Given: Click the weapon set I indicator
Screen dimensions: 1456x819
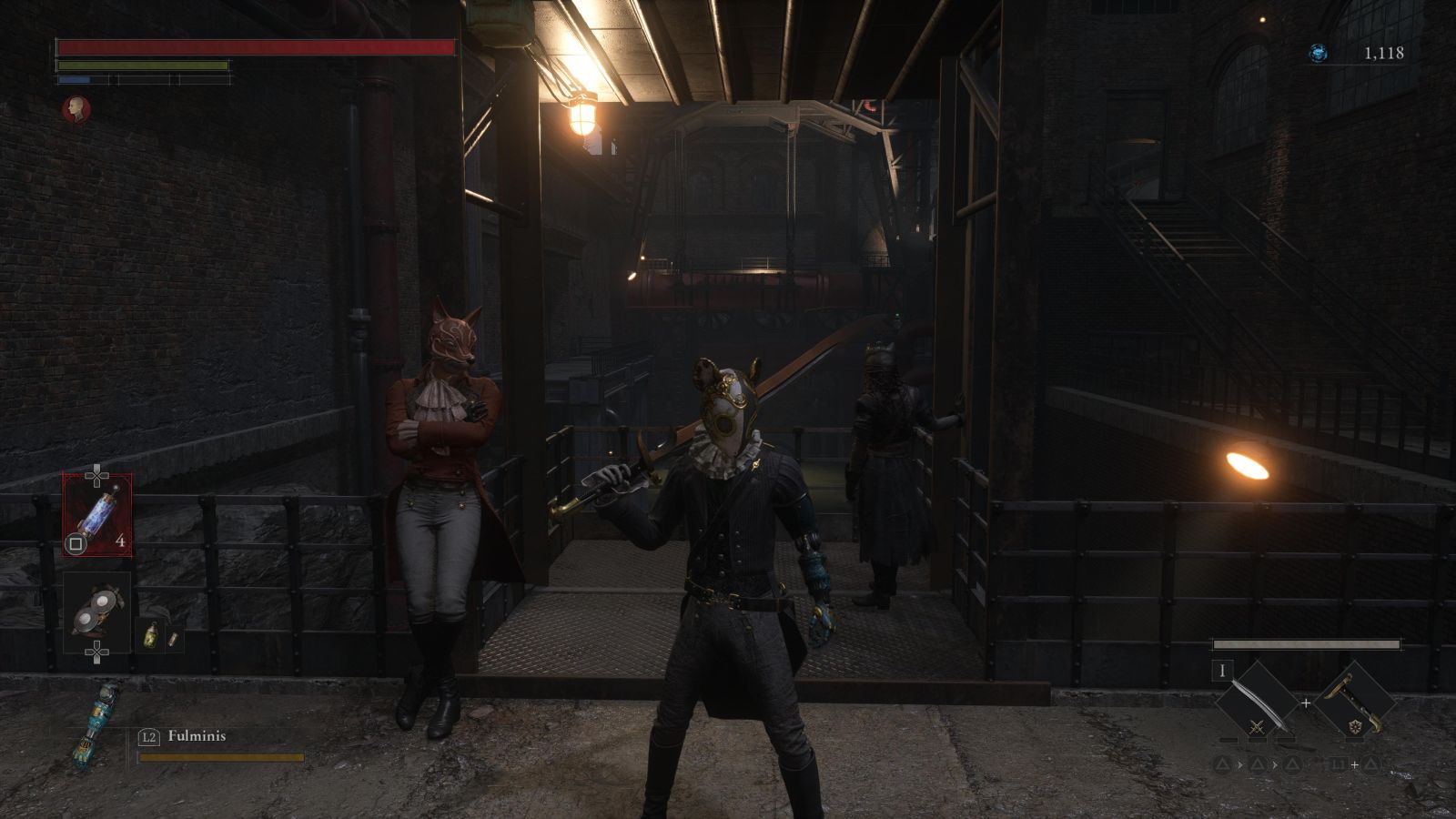Looking at the screenshot, I should [1223, 672].
